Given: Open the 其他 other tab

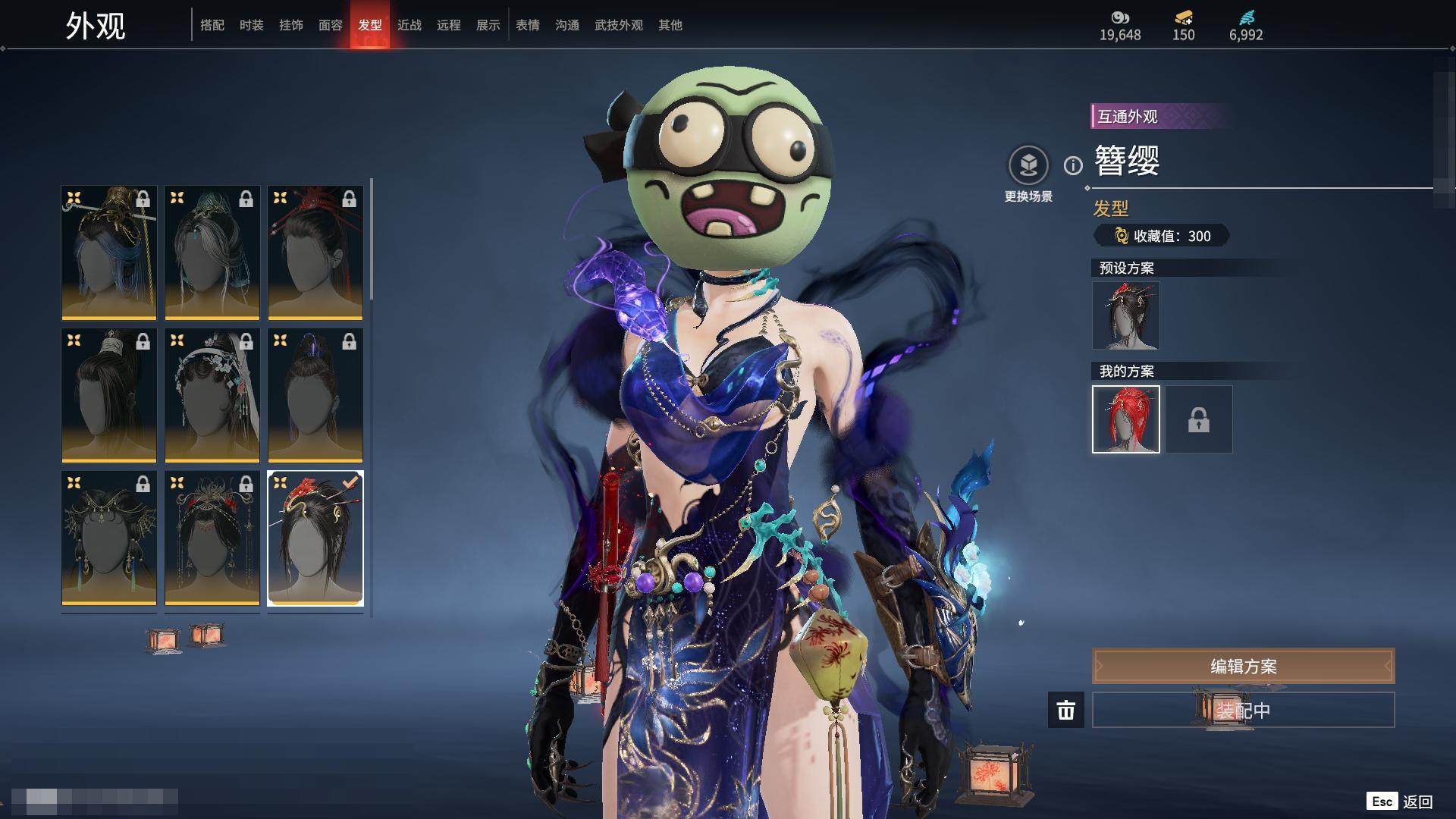Looking at the screenshot, I should [x=670, y=25].
